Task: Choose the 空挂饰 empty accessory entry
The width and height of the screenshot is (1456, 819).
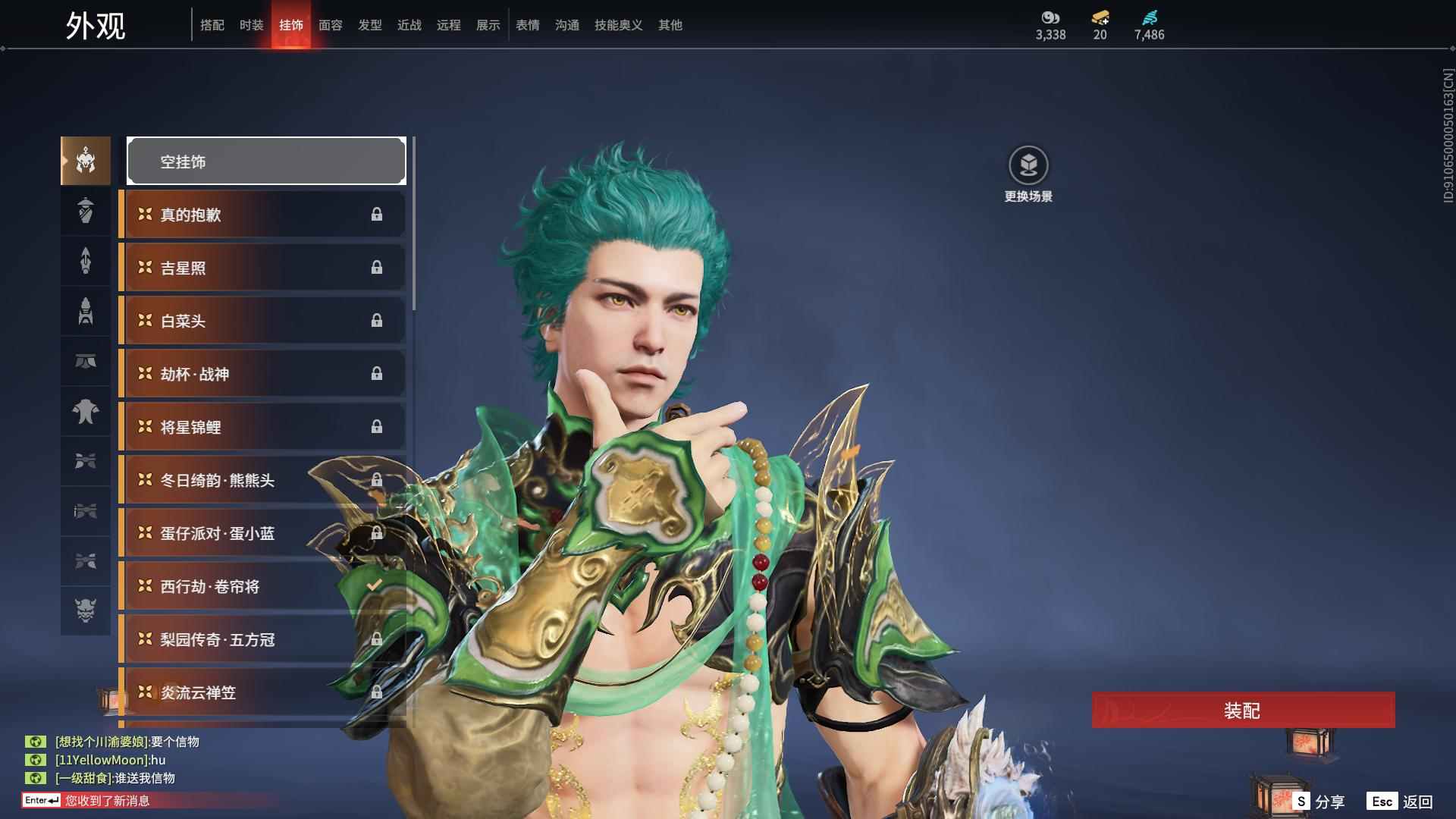Action: (266, 161)
